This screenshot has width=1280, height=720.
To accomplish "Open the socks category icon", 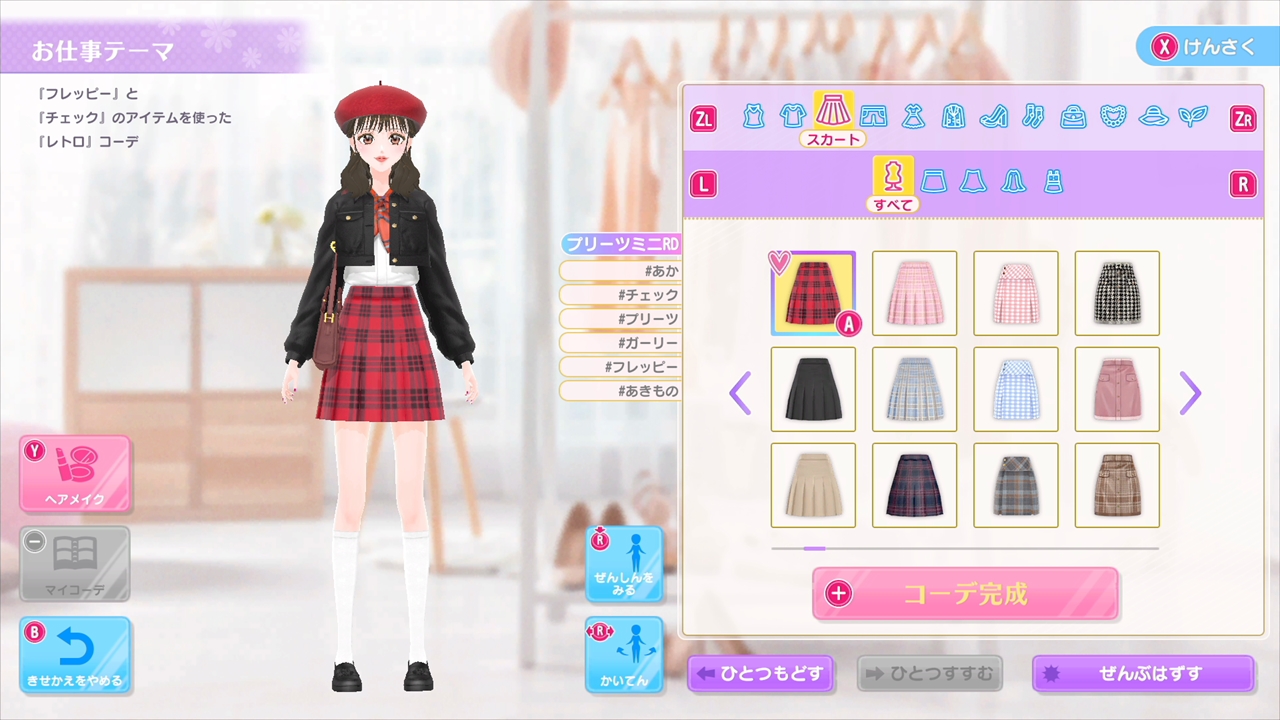I will point(1031,115).
